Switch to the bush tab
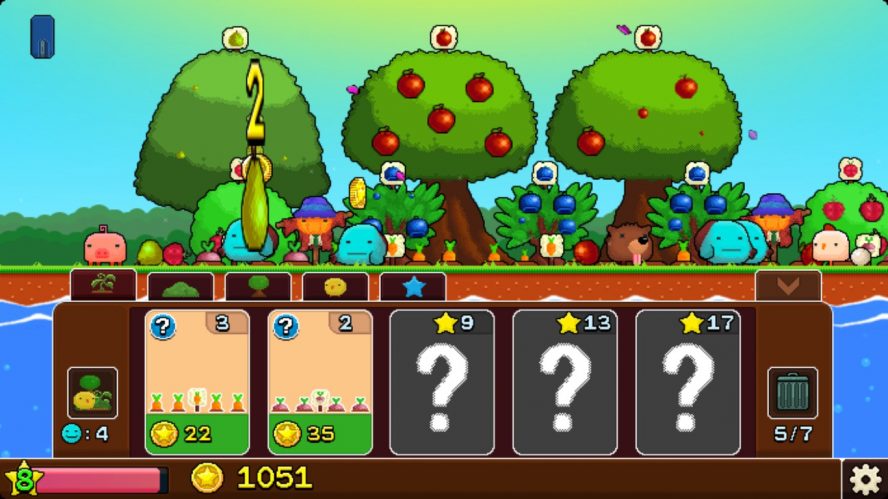 (181, 287)
